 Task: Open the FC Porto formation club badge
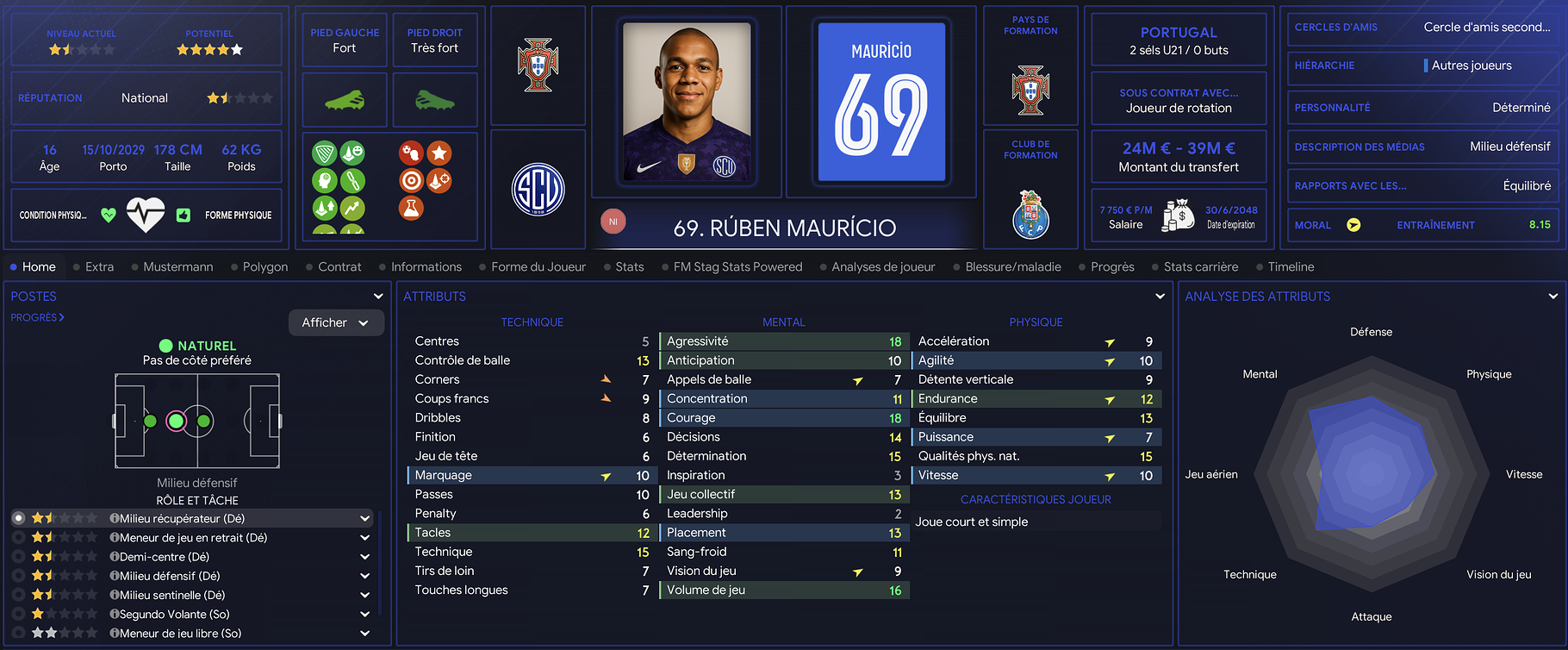point(1030,214)
